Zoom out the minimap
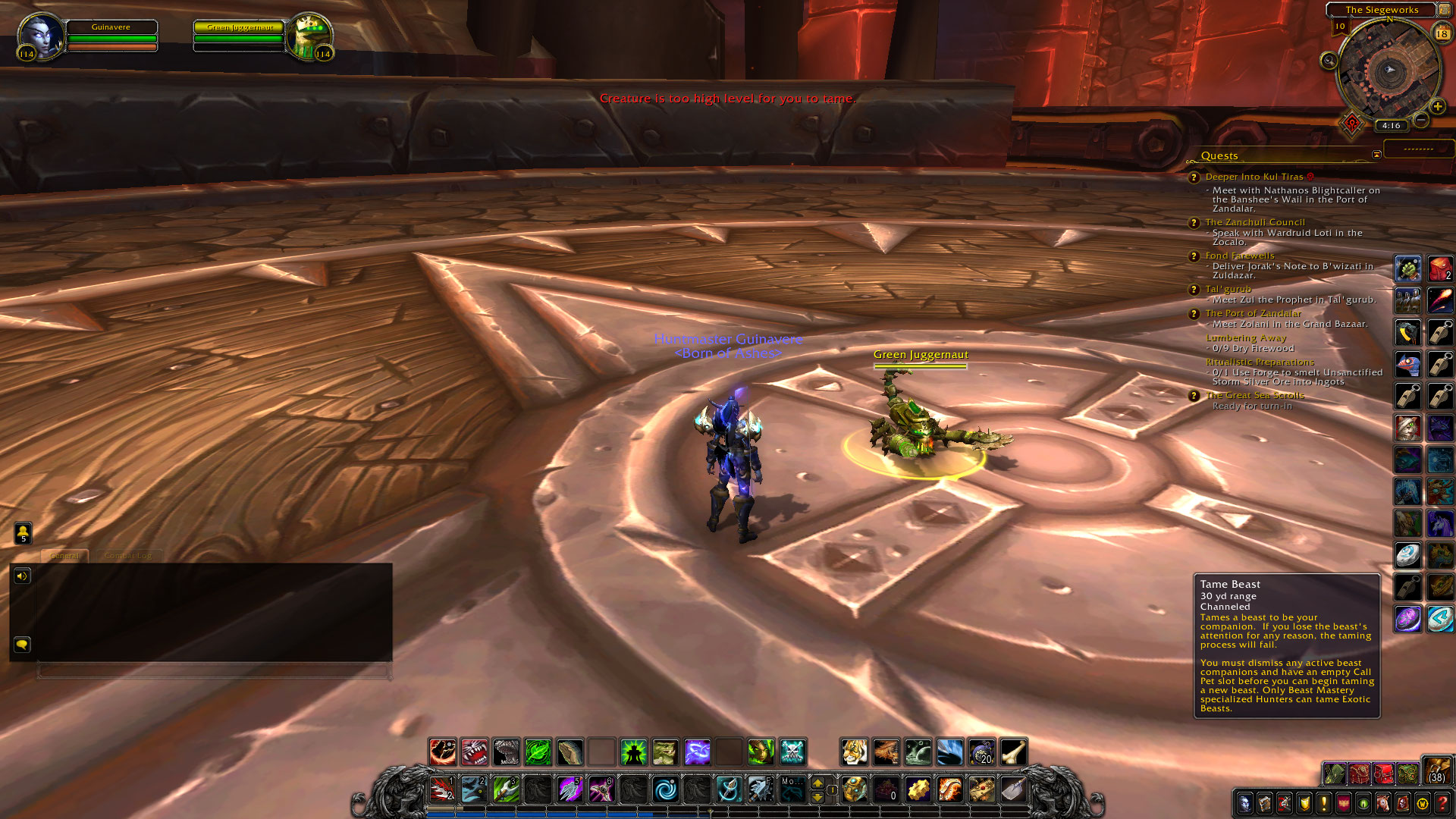1456x819 pixels. point(1421,120)
